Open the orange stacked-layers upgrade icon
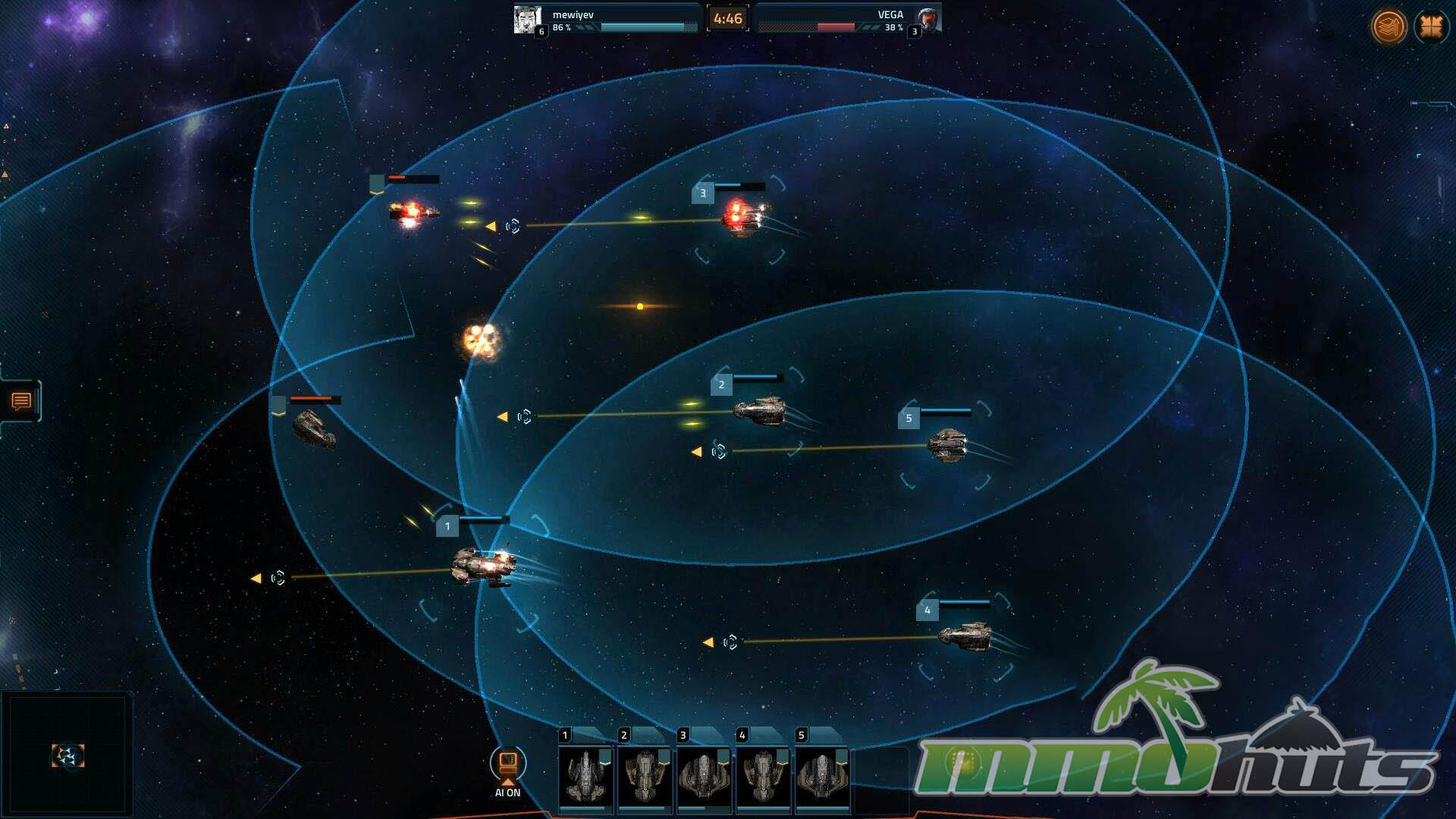 pyautogui.click(x=1389, y=27)
